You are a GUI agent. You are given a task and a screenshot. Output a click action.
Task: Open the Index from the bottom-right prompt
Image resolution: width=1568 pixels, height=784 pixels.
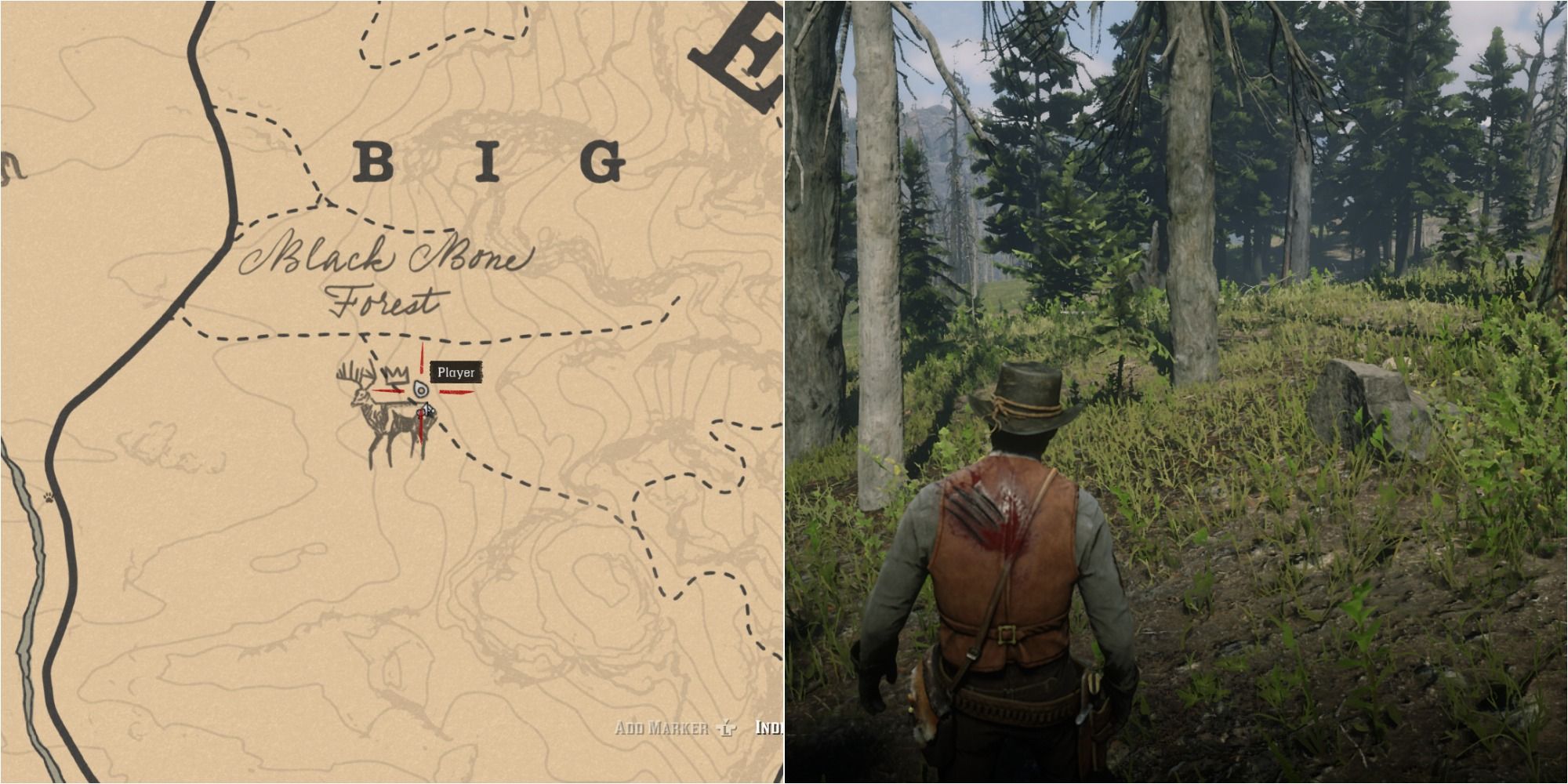[x=773, y=728]
